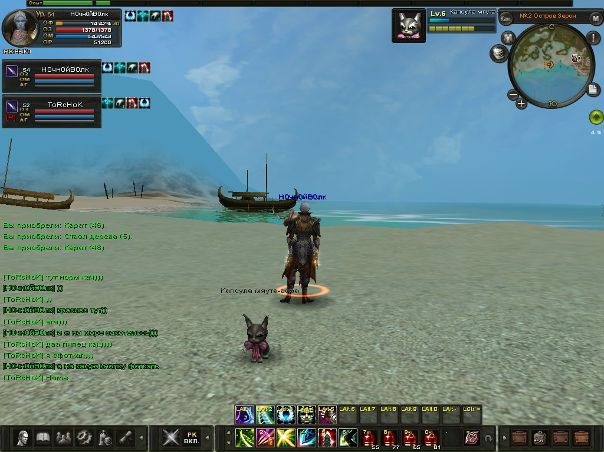
Task: Activate the blue eye skill in upper hotbar
Action: [286, 413]
